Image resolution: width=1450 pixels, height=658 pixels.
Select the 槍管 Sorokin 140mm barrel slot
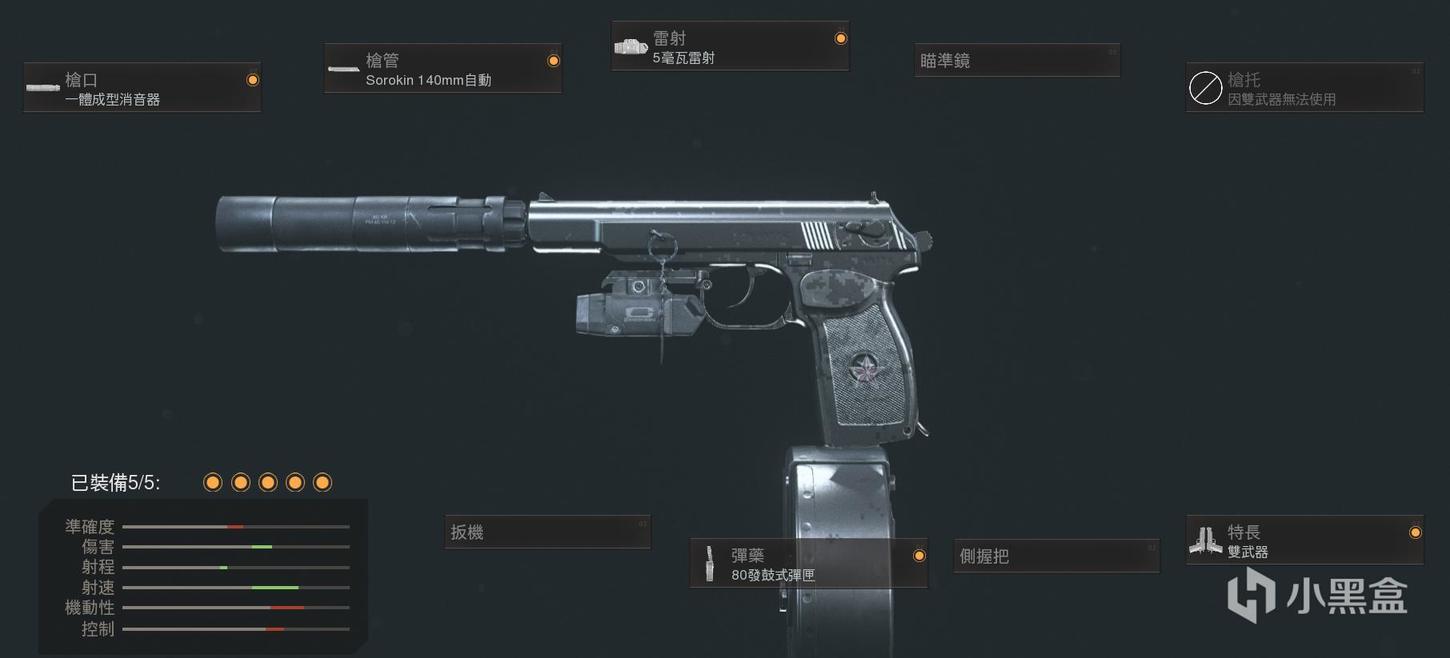pyautogui.click(x=443, y=69)
